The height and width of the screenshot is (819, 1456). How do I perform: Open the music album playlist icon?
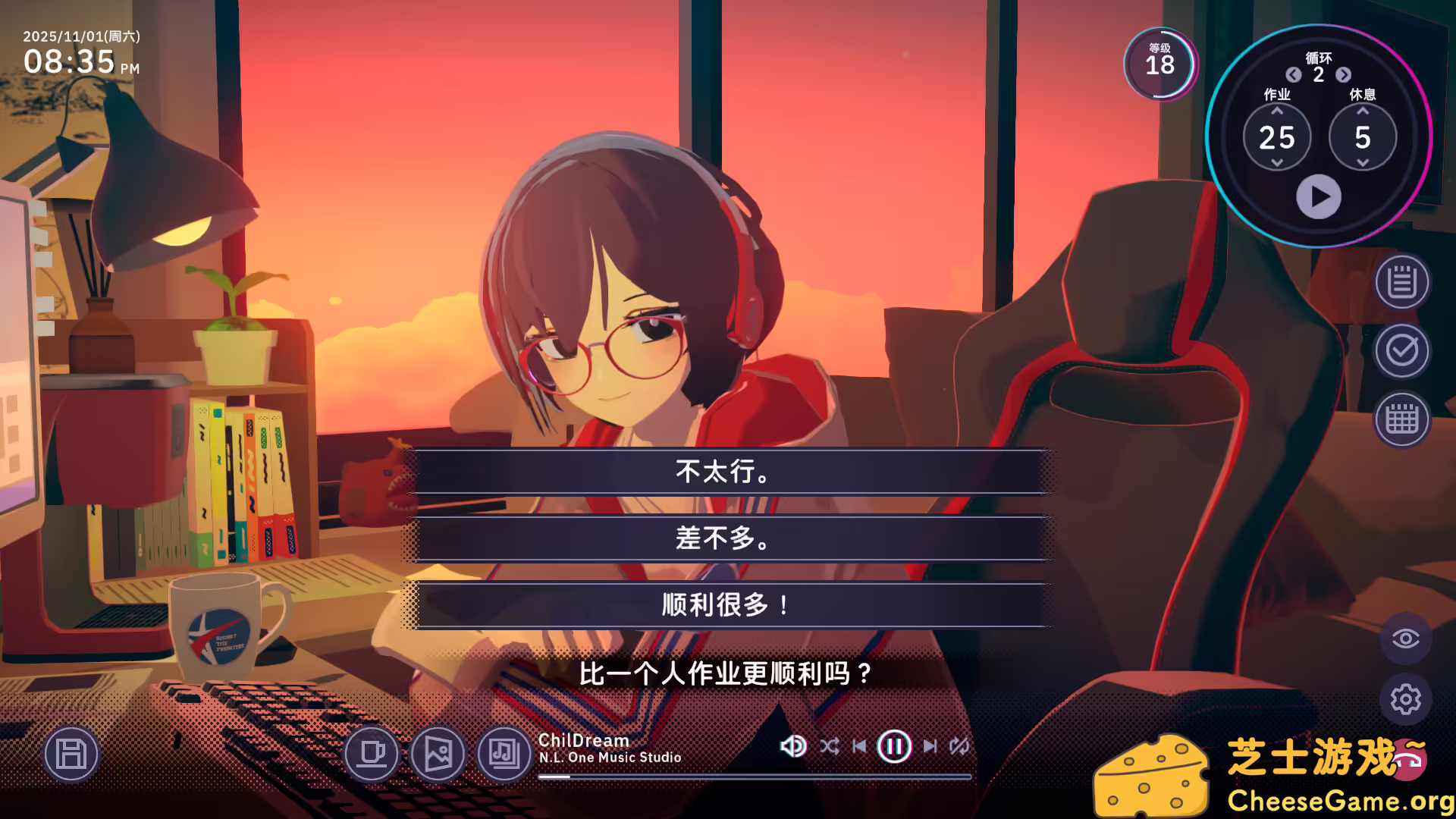[503, 755]
